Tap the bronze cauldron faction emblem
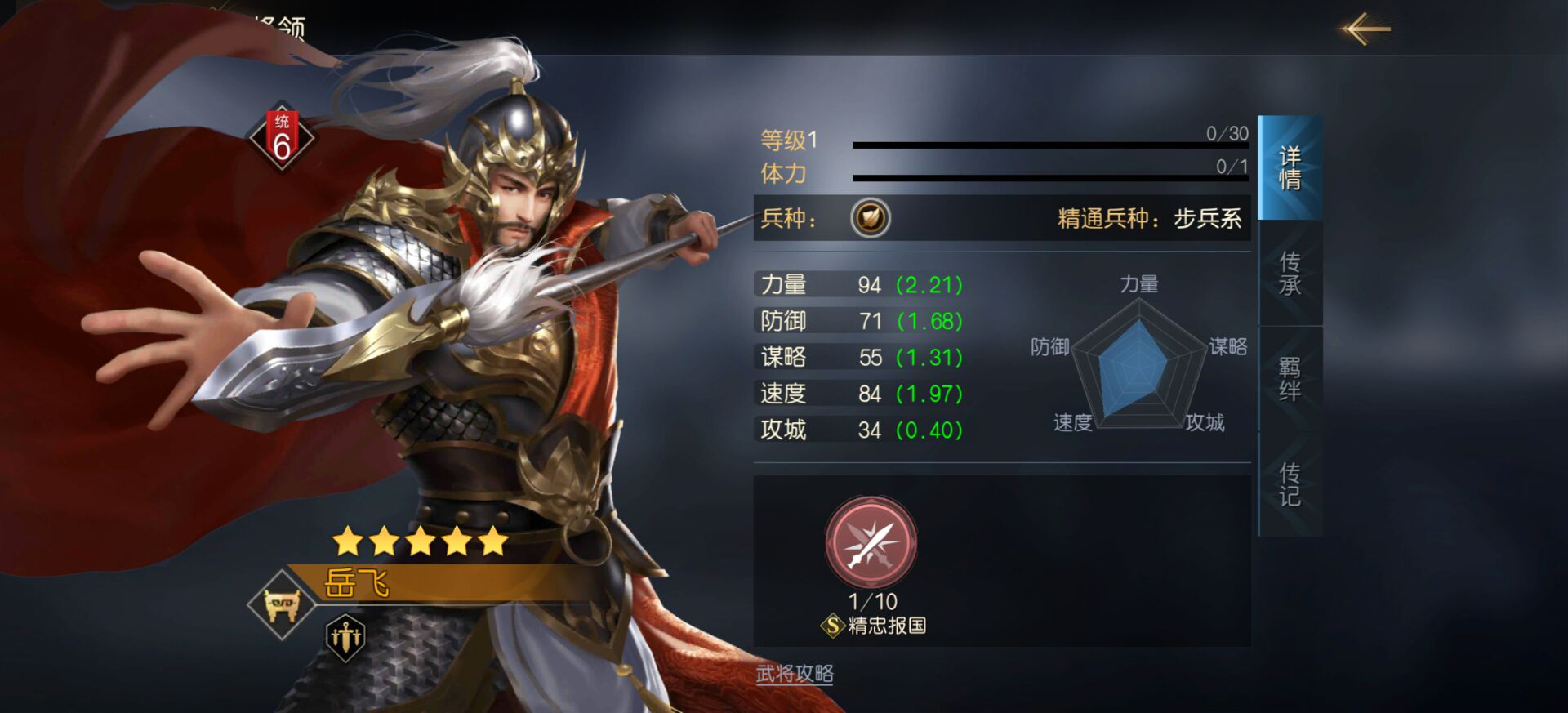1568x713 pixels. [282, 605]
